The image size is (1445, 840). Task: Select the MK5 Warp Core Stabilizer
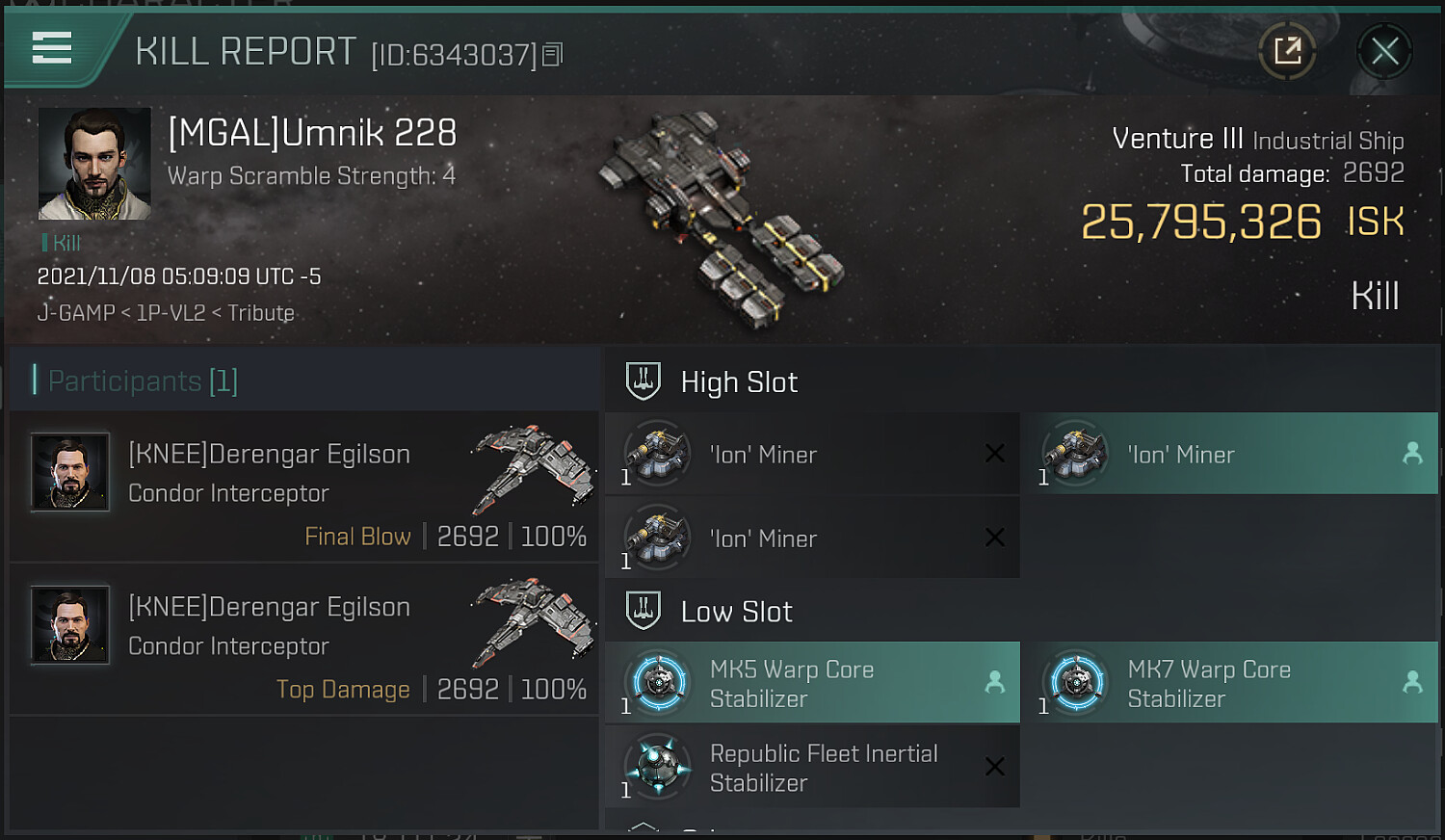pyautogui.click(x=812, y=683)
